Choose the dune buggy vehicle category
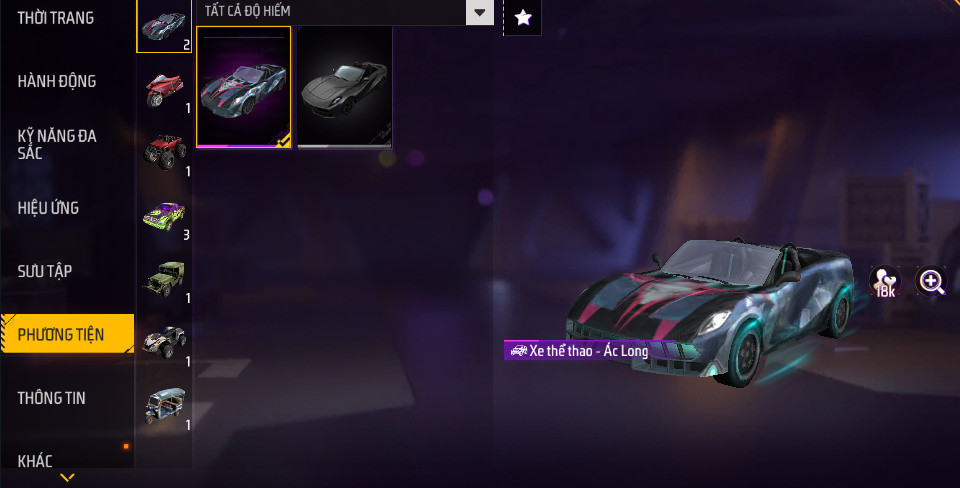This screenshot has width=960, height=488. [x=164, y=342]
